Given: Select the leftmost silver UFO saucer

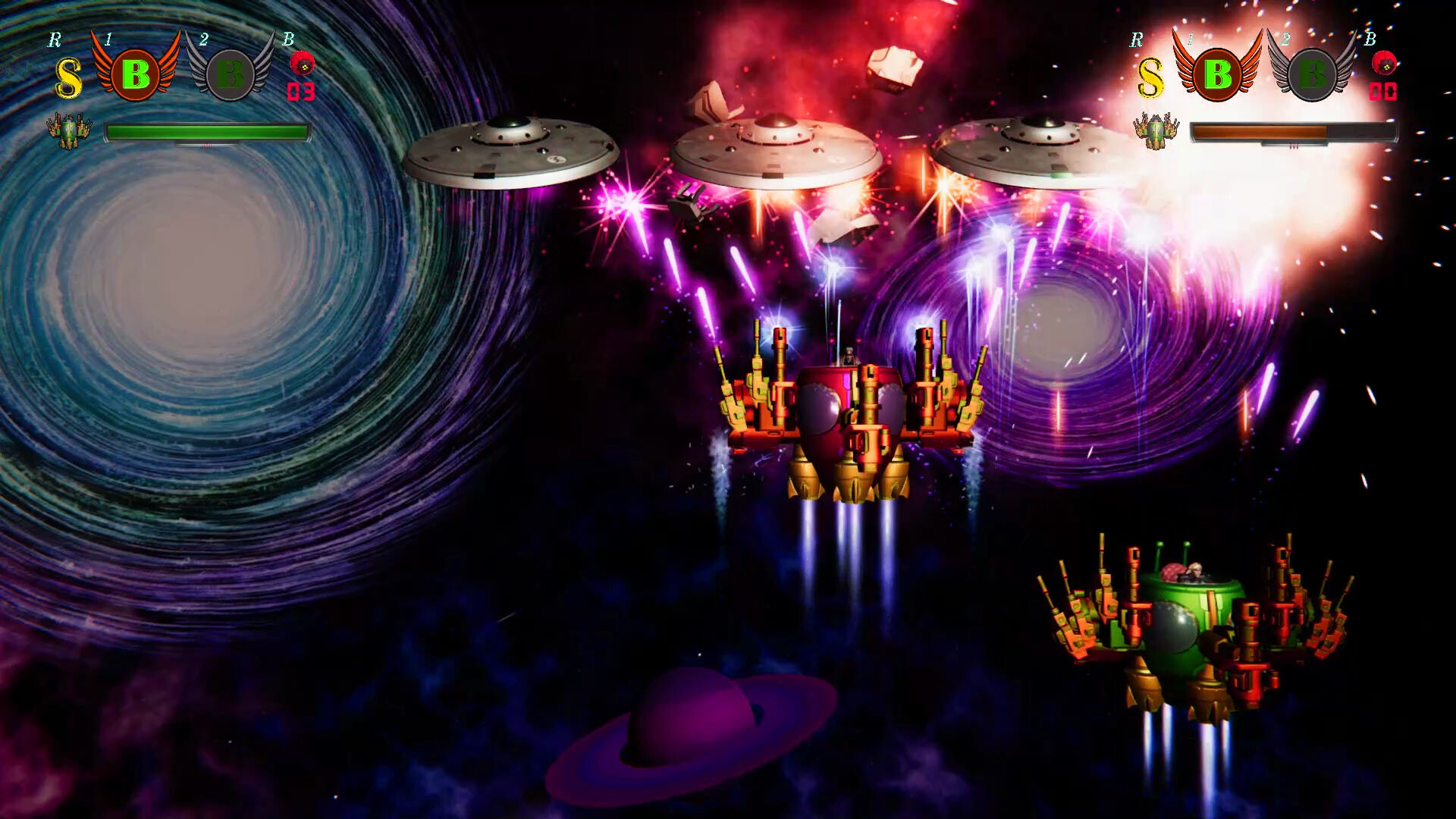Looking at the screenshot, I should 511,152.
